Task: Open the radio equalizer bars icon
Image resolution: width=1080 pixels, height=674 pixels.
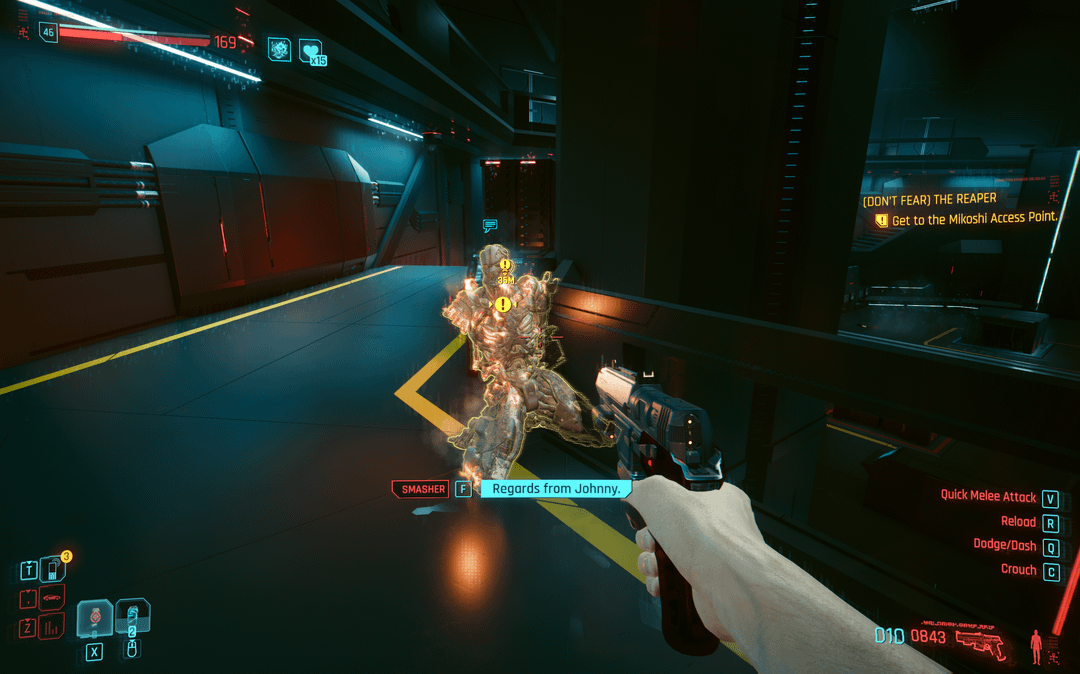Action: [x=52, y=628]
